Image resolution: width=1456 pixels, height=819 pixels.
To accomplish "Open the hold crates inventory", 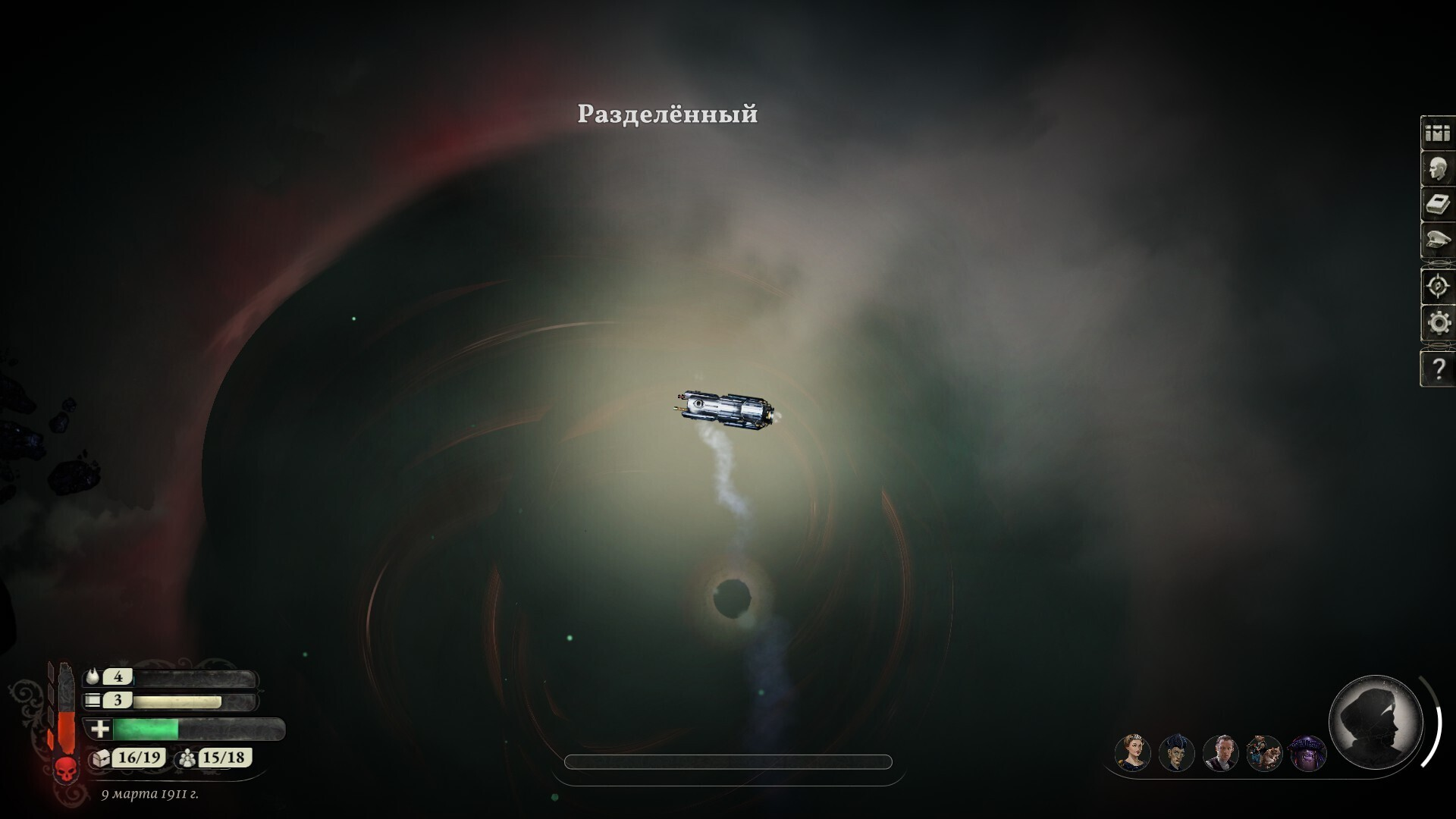I will (1438, 133).
